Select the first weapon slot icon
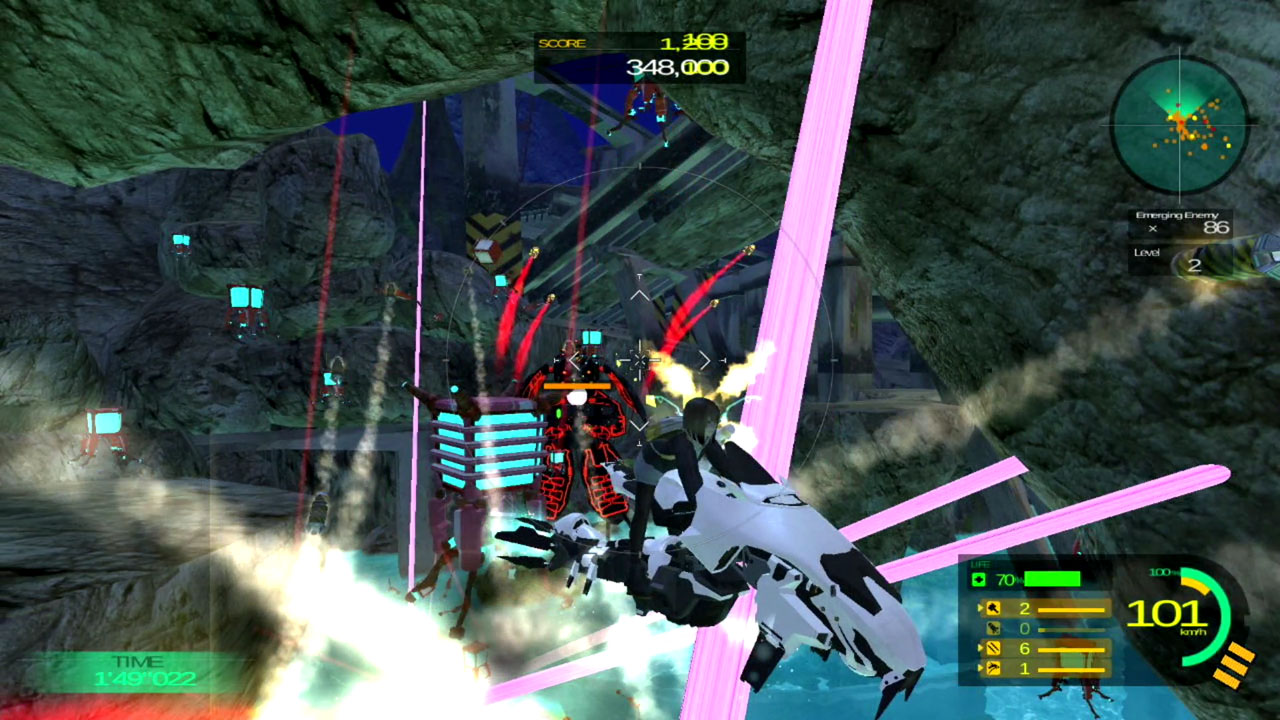The height and width of the screenshot is (720, 1280). click(994, 607)
